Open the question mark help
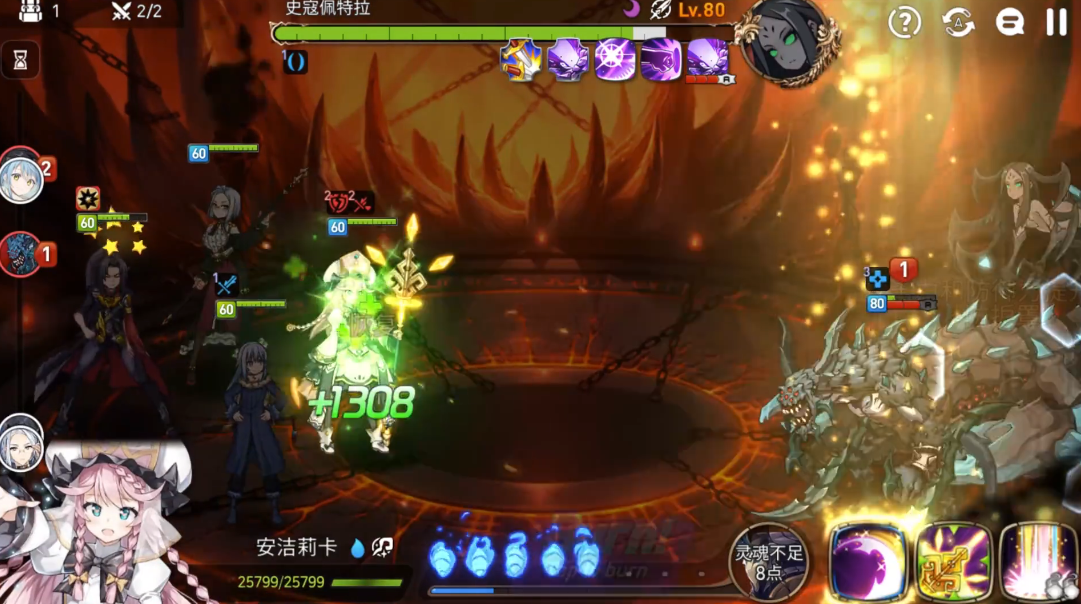Viewport: 1081px width, 604px height. click(x=904, y=22)
